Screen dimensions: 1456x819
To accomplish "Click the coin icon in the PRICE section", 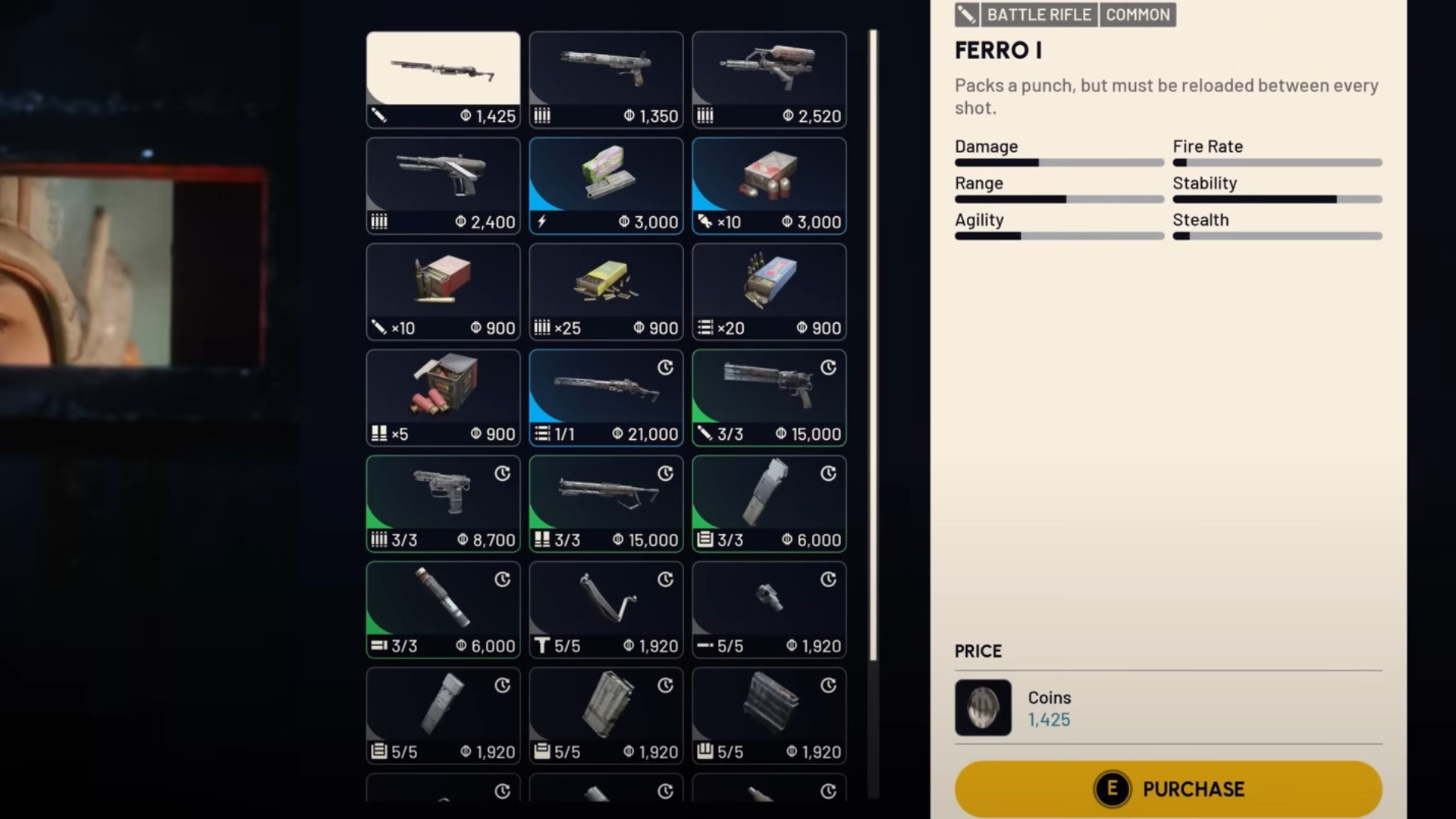I will [x=982, y=709].
